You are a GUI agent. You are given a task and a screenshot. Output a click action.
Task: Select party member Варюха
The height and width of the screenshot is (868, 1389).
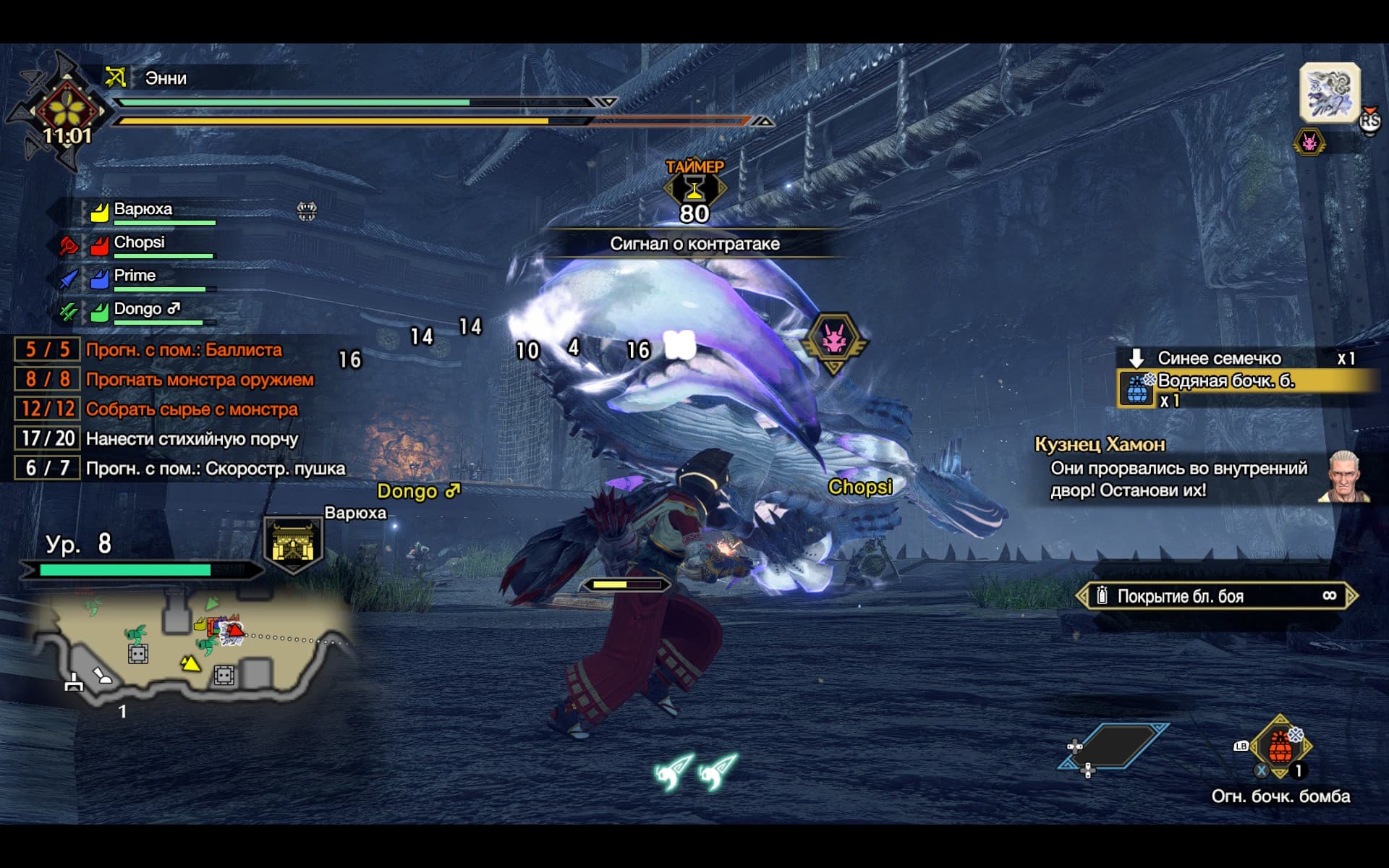(143, 210)
